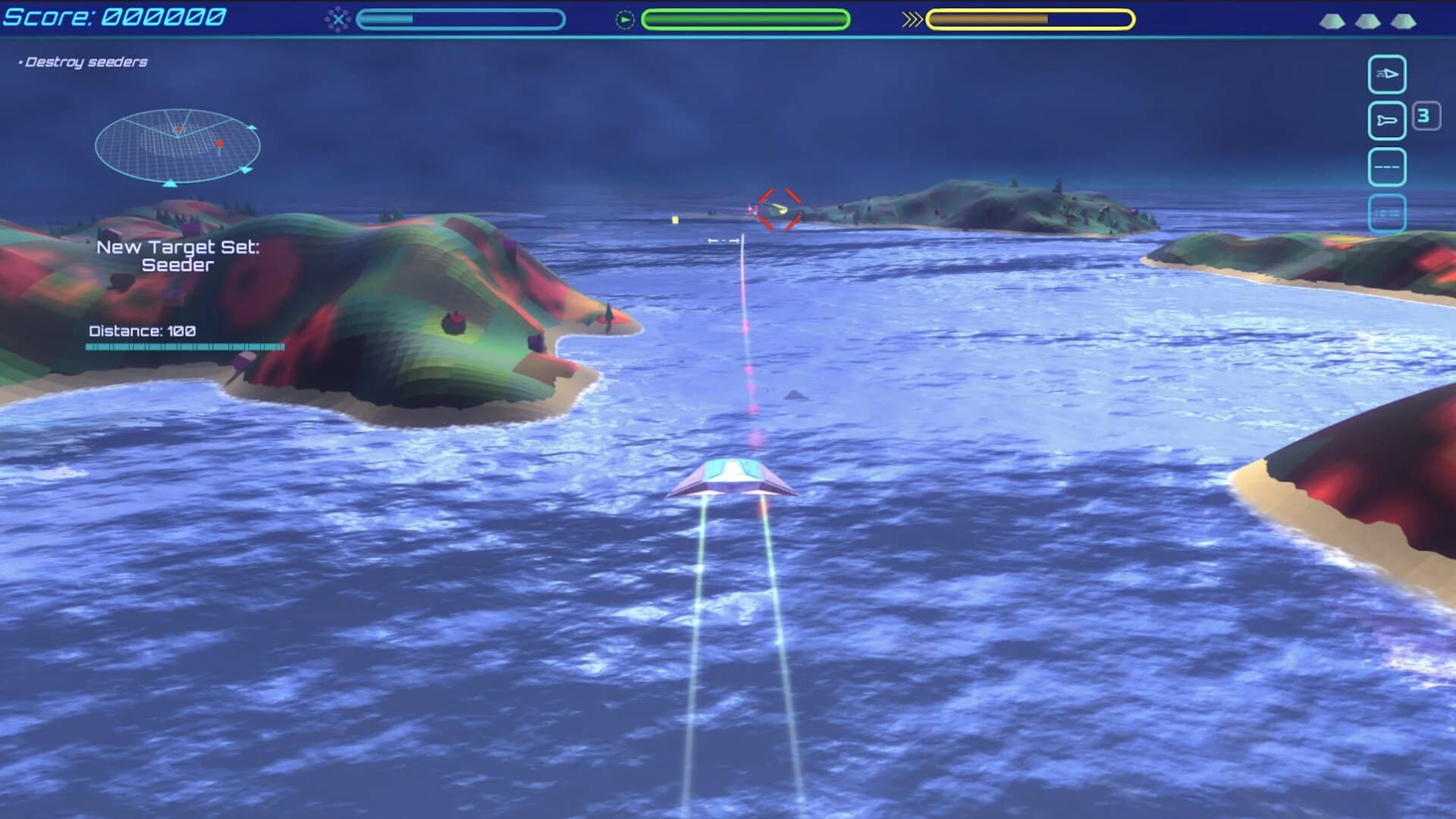Select the missile weapon slot with 3 ammo
The width and height of the screenshot is (1456, 819).
pyautogui.click(x=1387, y=120)
